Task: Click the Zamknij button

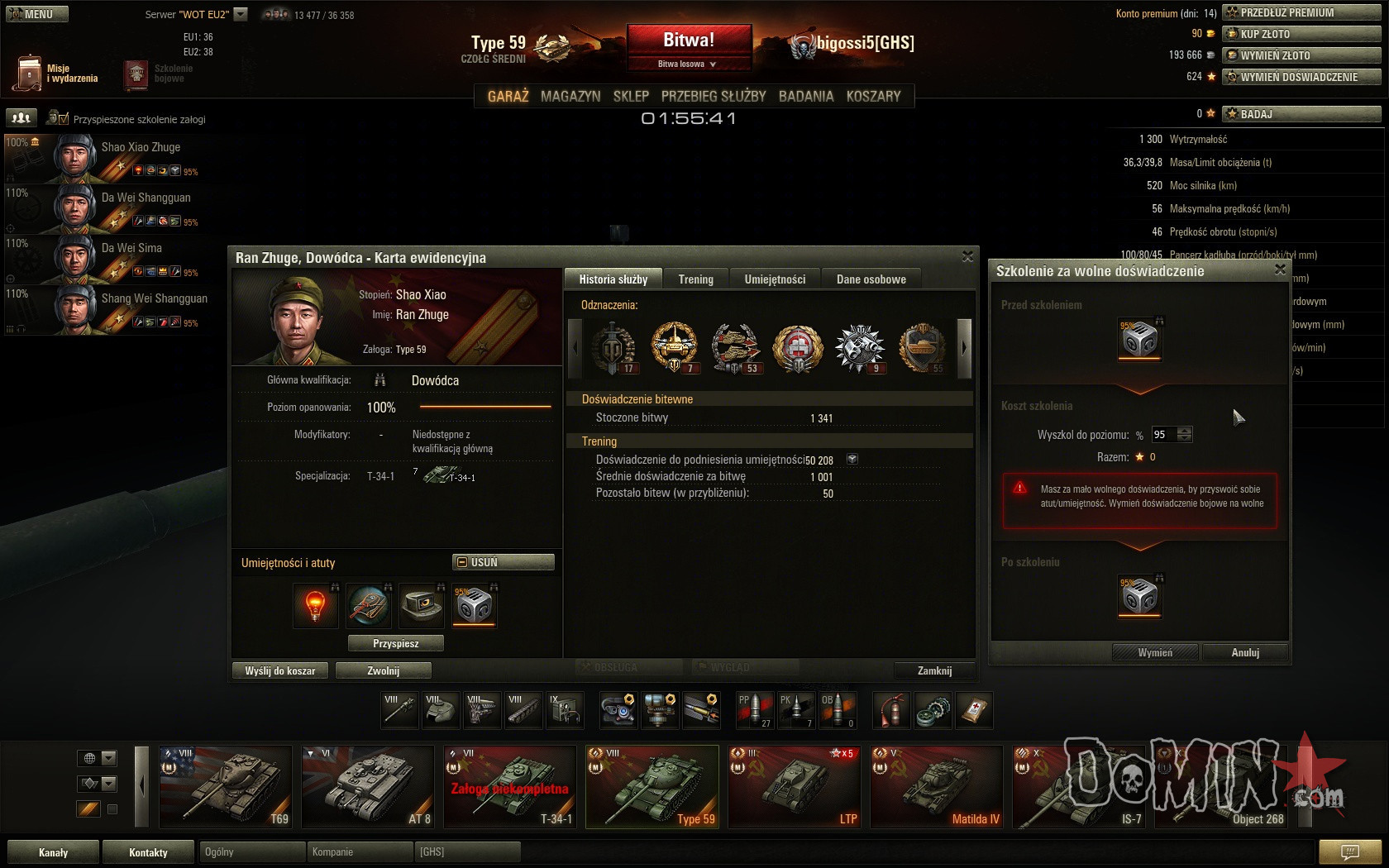Action: point(934,670)
